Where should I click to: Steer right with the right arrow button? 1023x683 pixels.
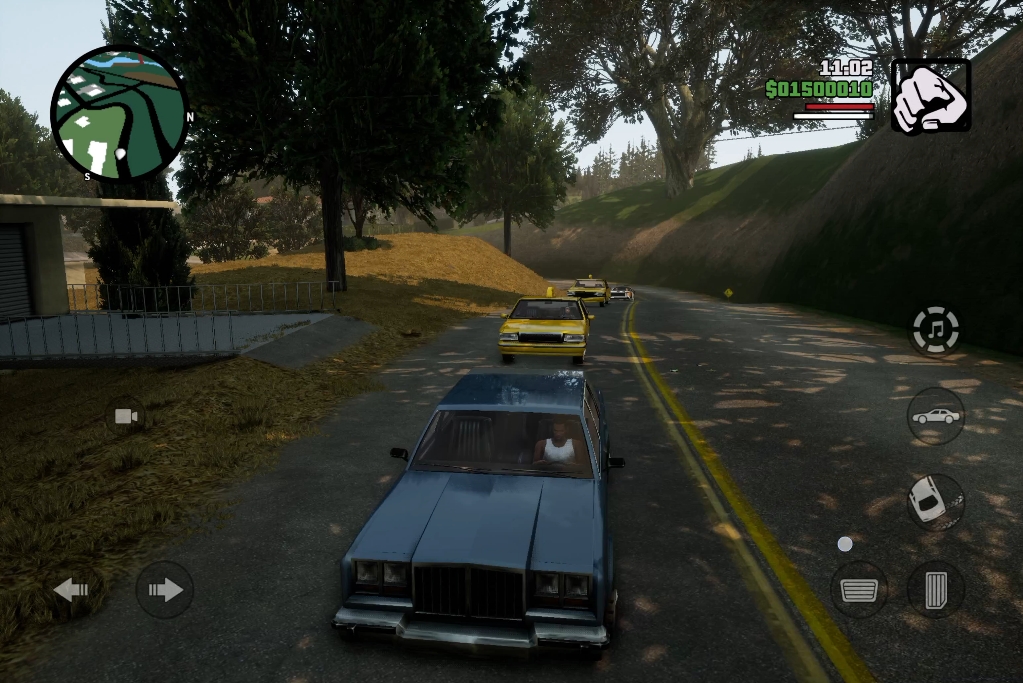[164, 590]
